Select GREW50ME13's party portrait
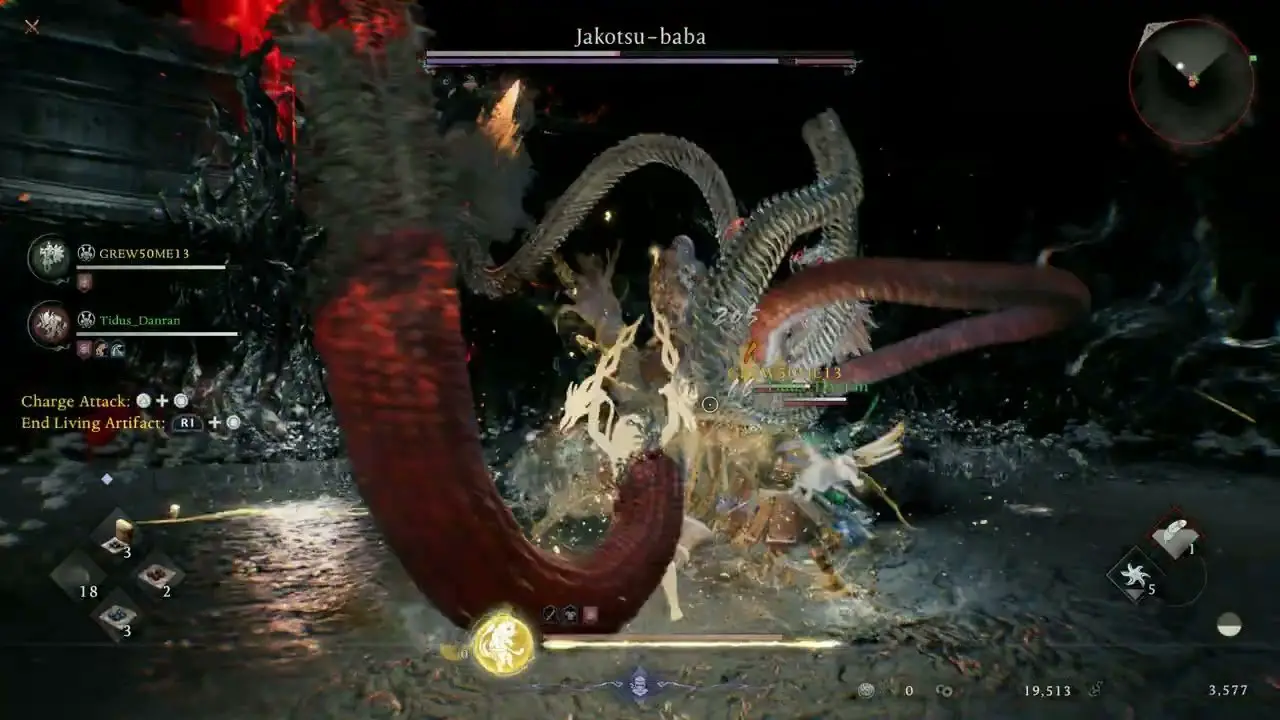 click(x=48, y=256)
